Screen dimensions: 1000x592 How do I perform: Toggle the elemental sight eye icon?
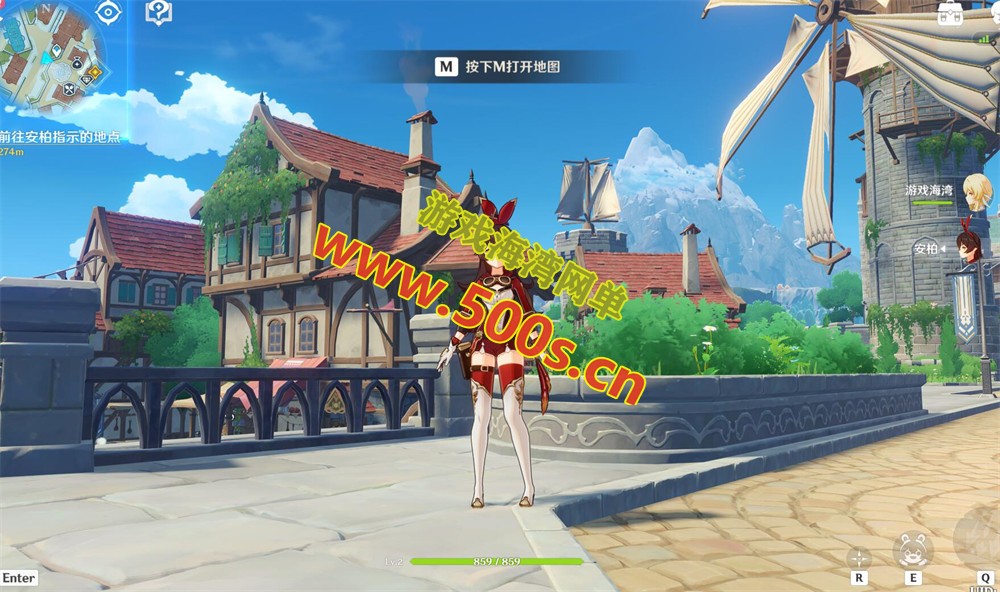108,12
